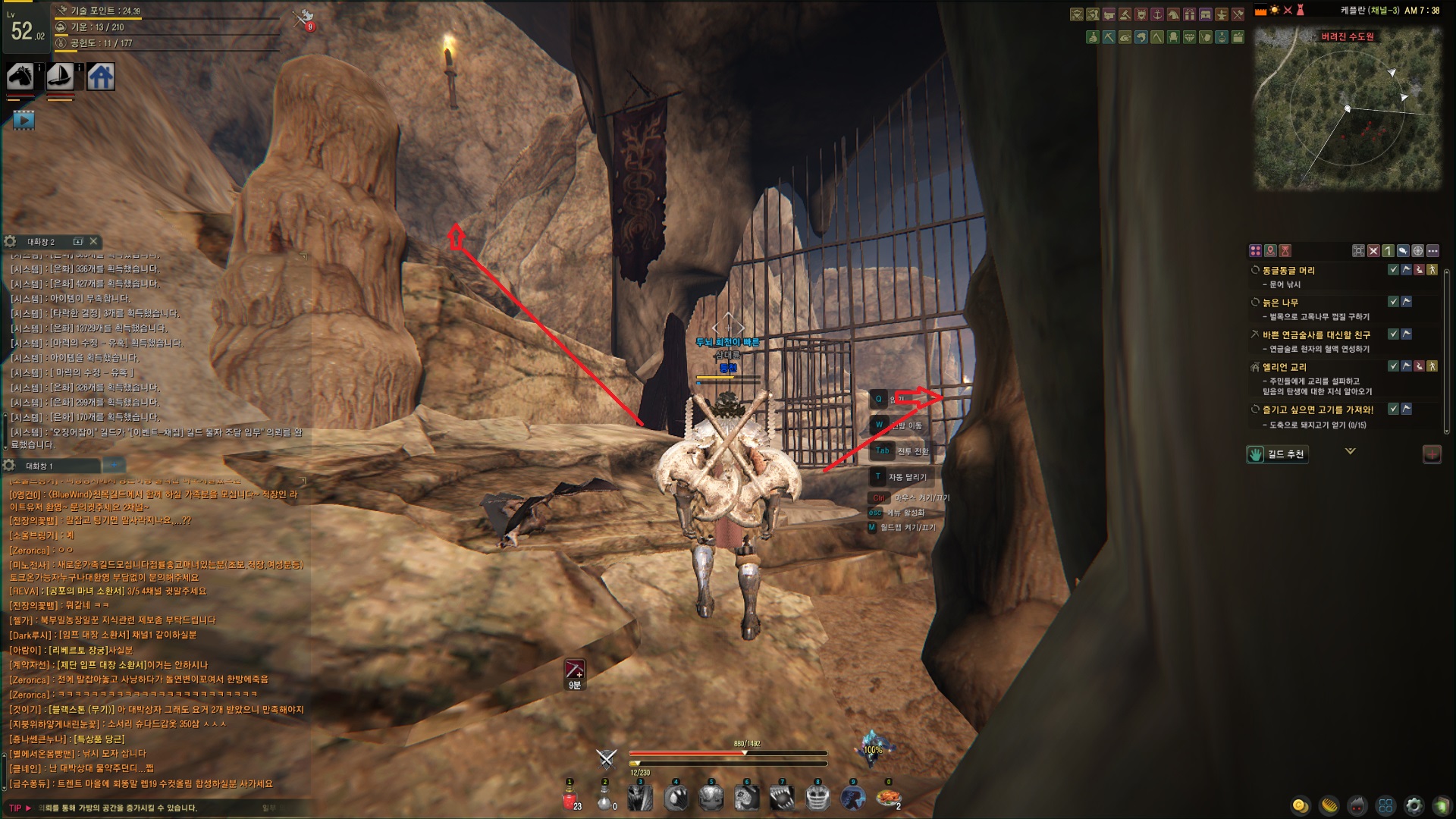Open the blue house residence icon
The height and width of the screenshot is (819, 1456).
click(x=101, y=77)
